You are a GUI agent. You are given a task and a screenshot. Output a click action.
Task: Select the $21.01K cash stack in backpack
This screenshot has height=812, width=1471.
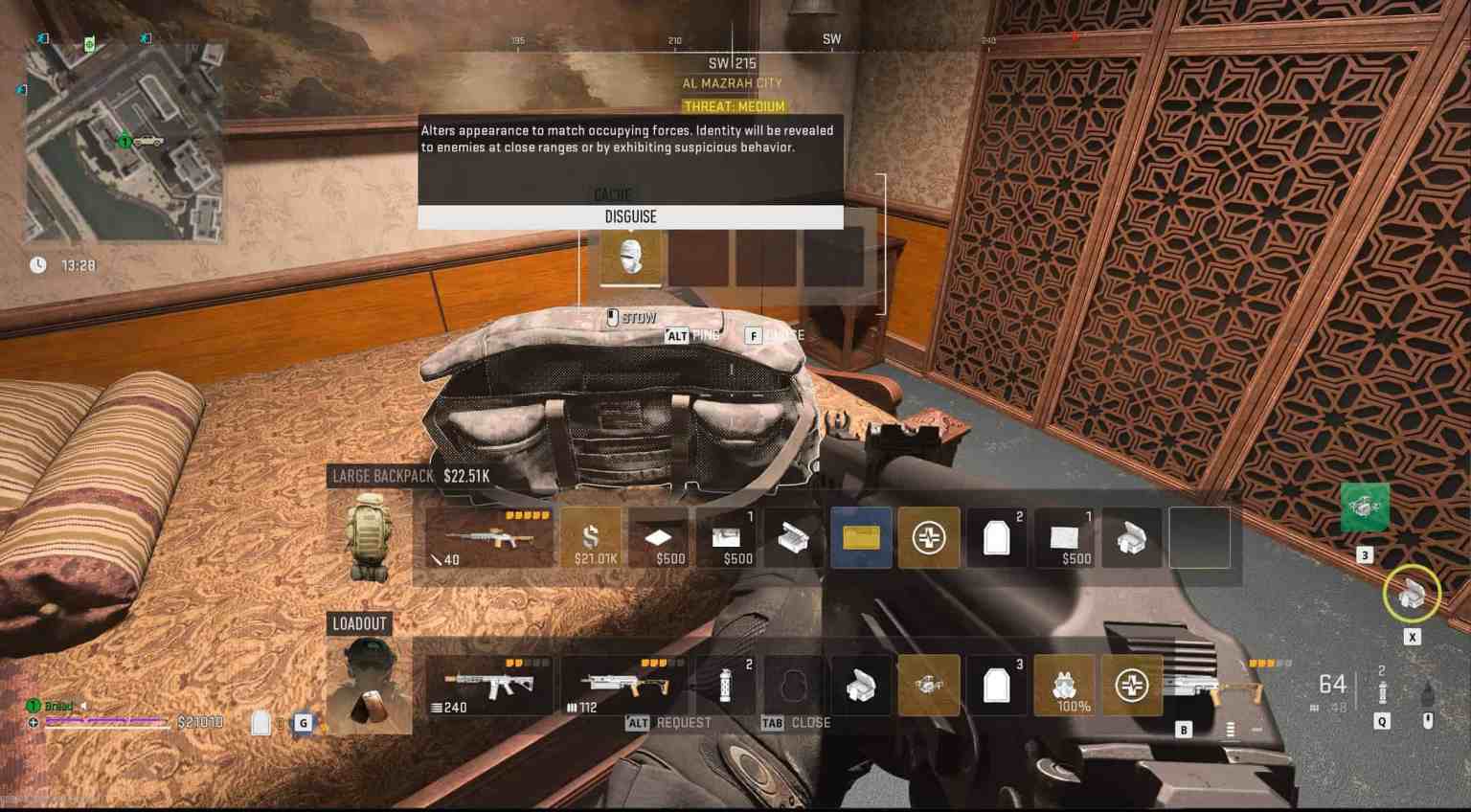589,536
